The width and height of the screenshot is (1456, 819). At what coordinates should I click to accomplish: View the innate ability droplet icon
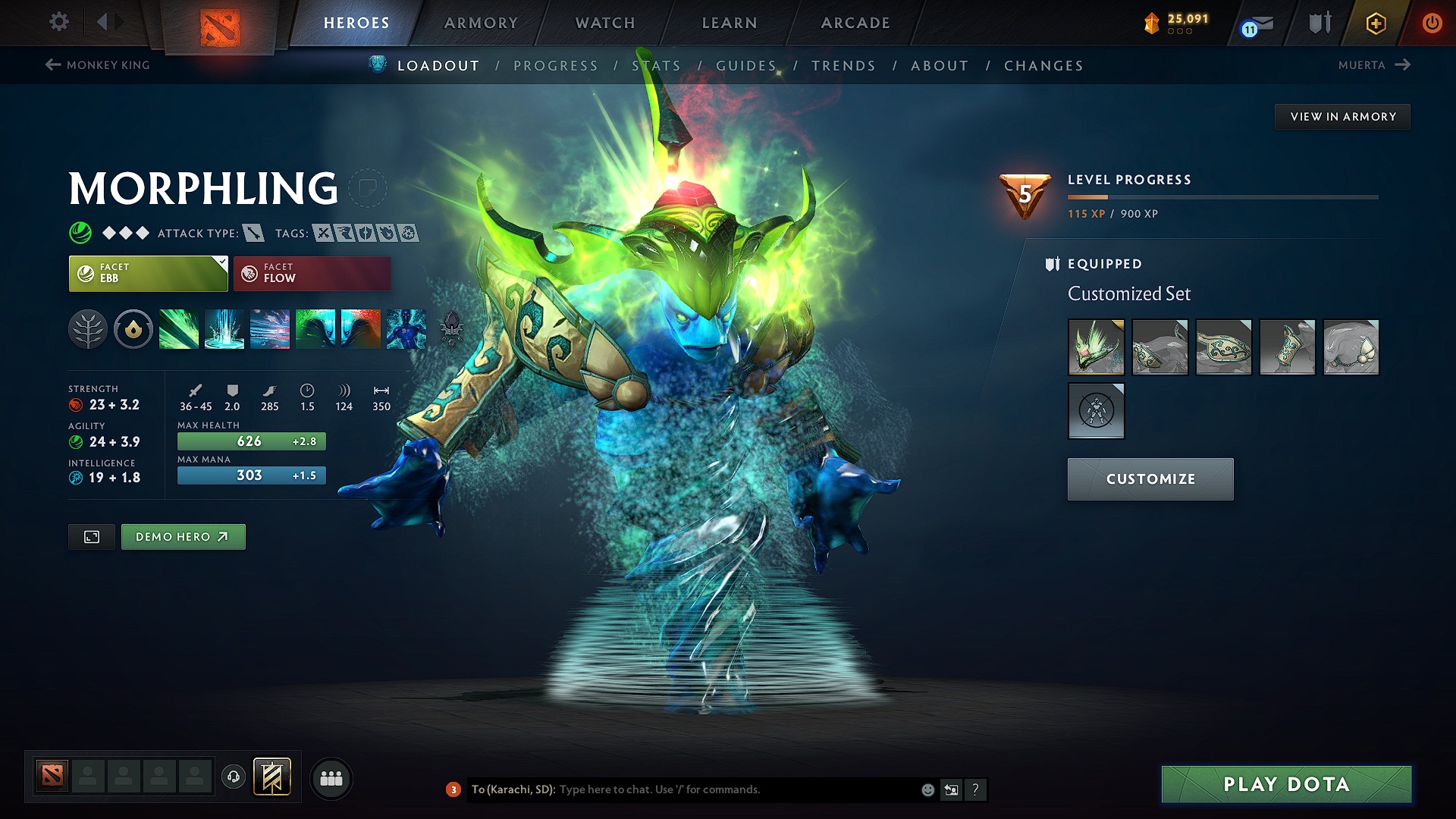(x=133, y=328)
